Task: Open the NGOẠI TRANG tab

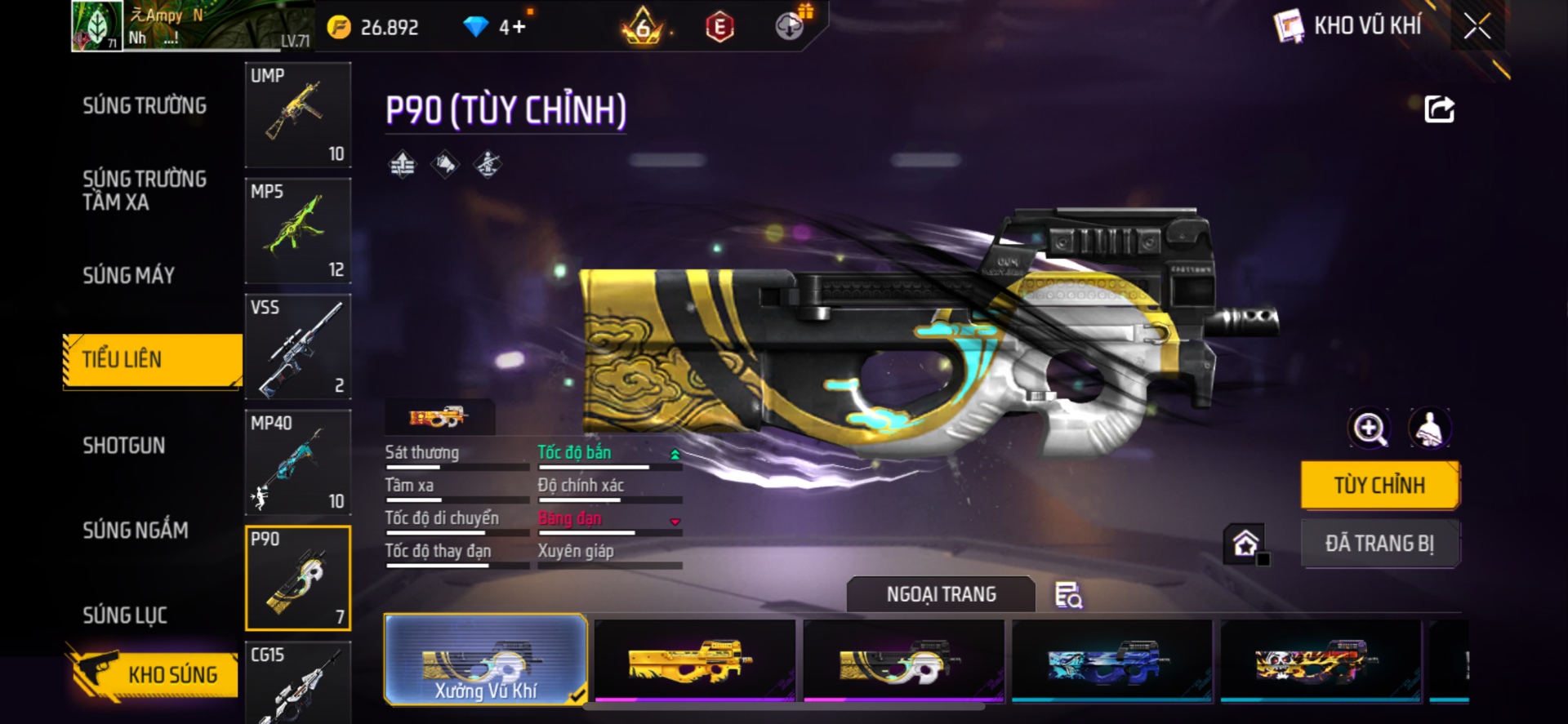Action: [941, 595]
